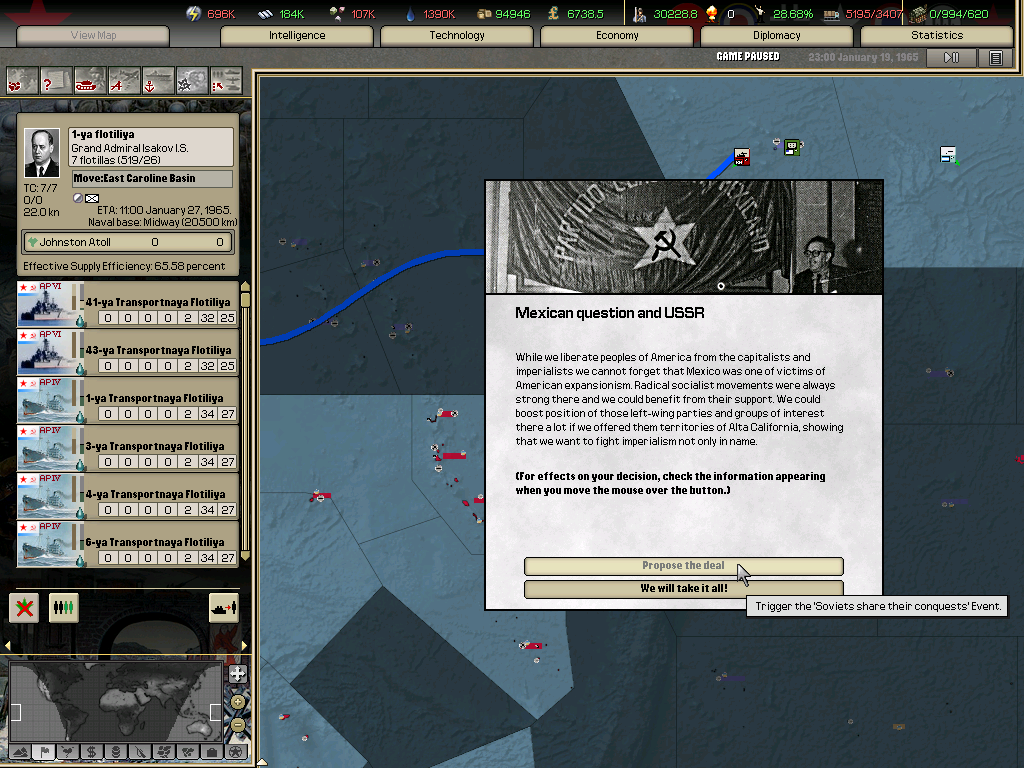Click the ship transfer button
The width and height of the screenshot is (1024, 768).
[222, 607]
